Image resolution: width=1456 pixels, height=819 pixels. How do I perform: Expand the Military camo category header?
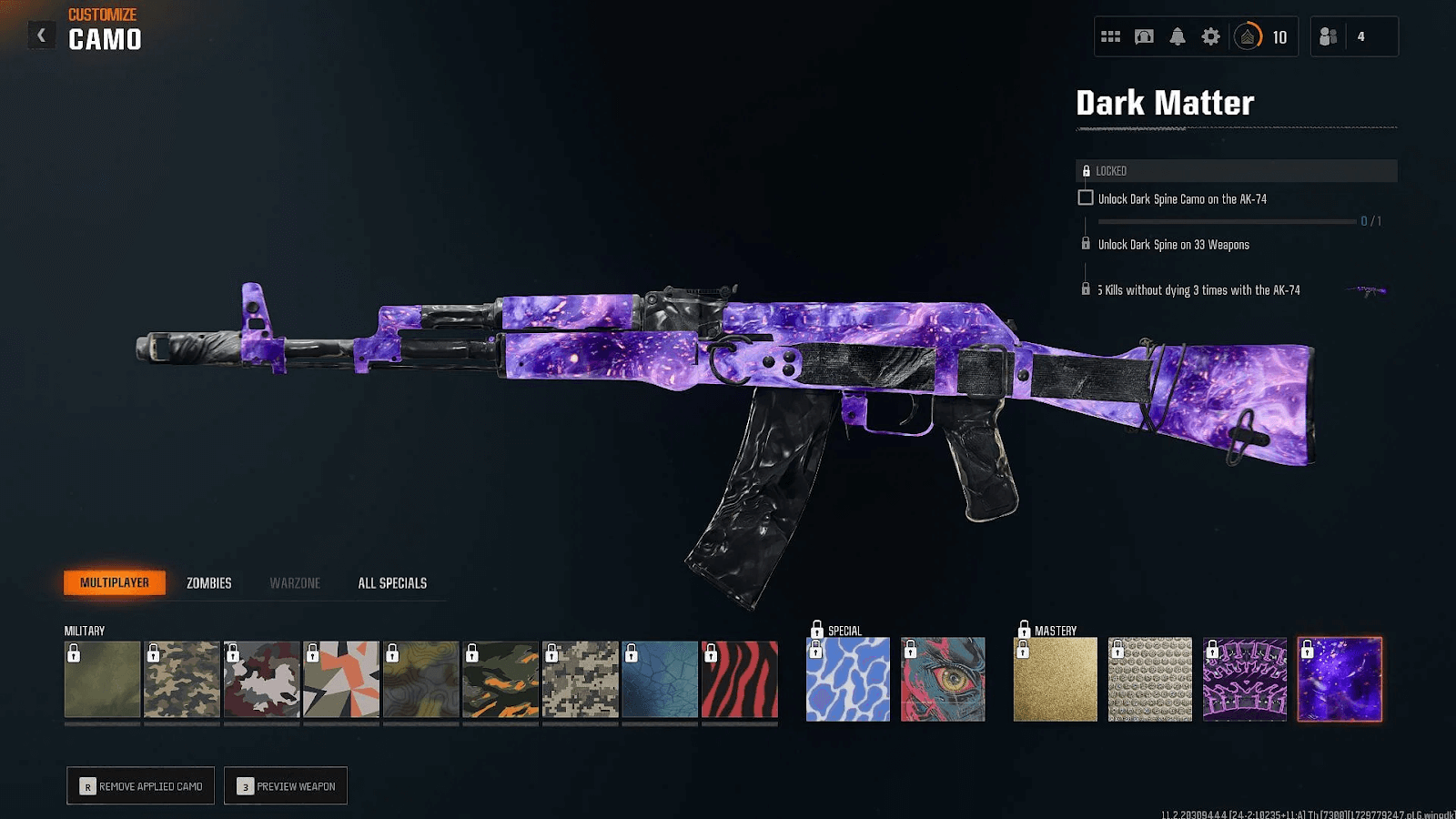83,630
